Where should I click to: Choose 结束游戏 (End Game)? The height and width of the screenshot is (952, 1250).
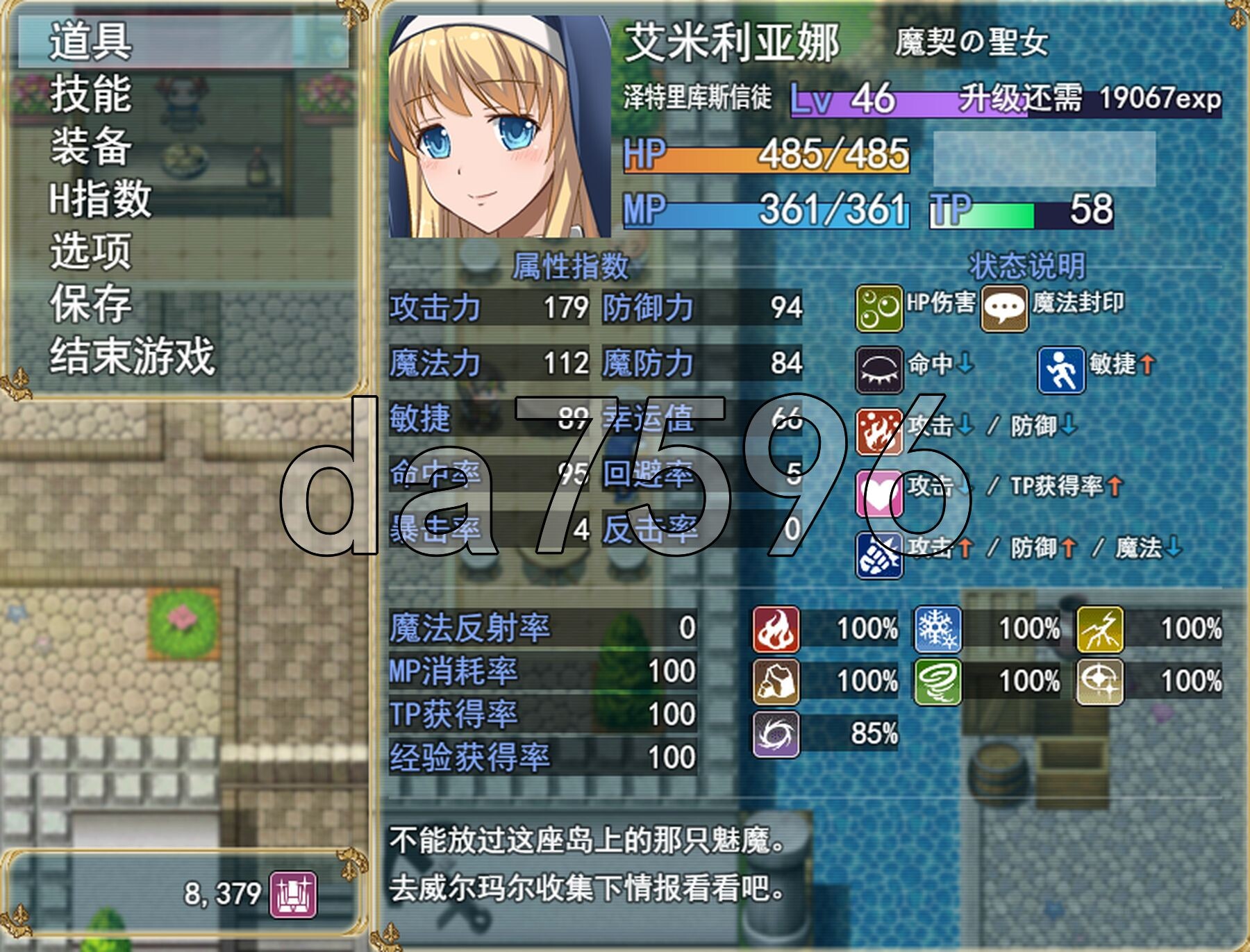pos(132,357)
